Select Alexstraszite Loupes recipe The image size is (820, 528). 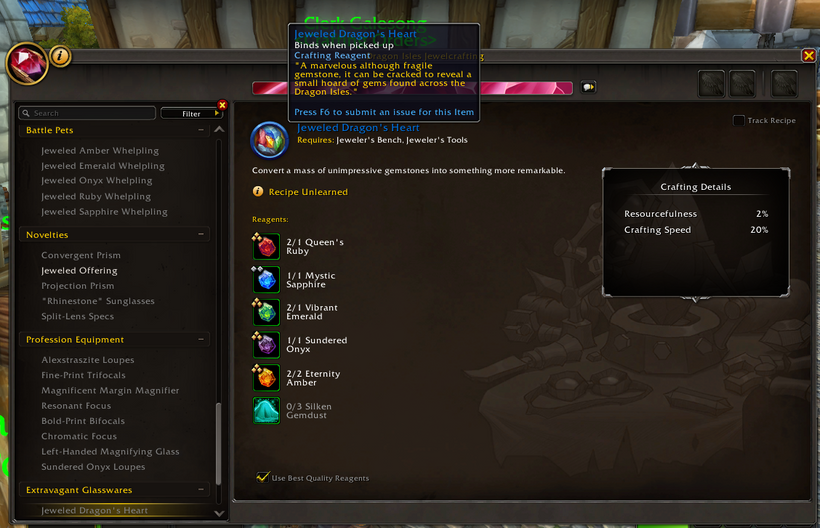(x=87, y=360)
